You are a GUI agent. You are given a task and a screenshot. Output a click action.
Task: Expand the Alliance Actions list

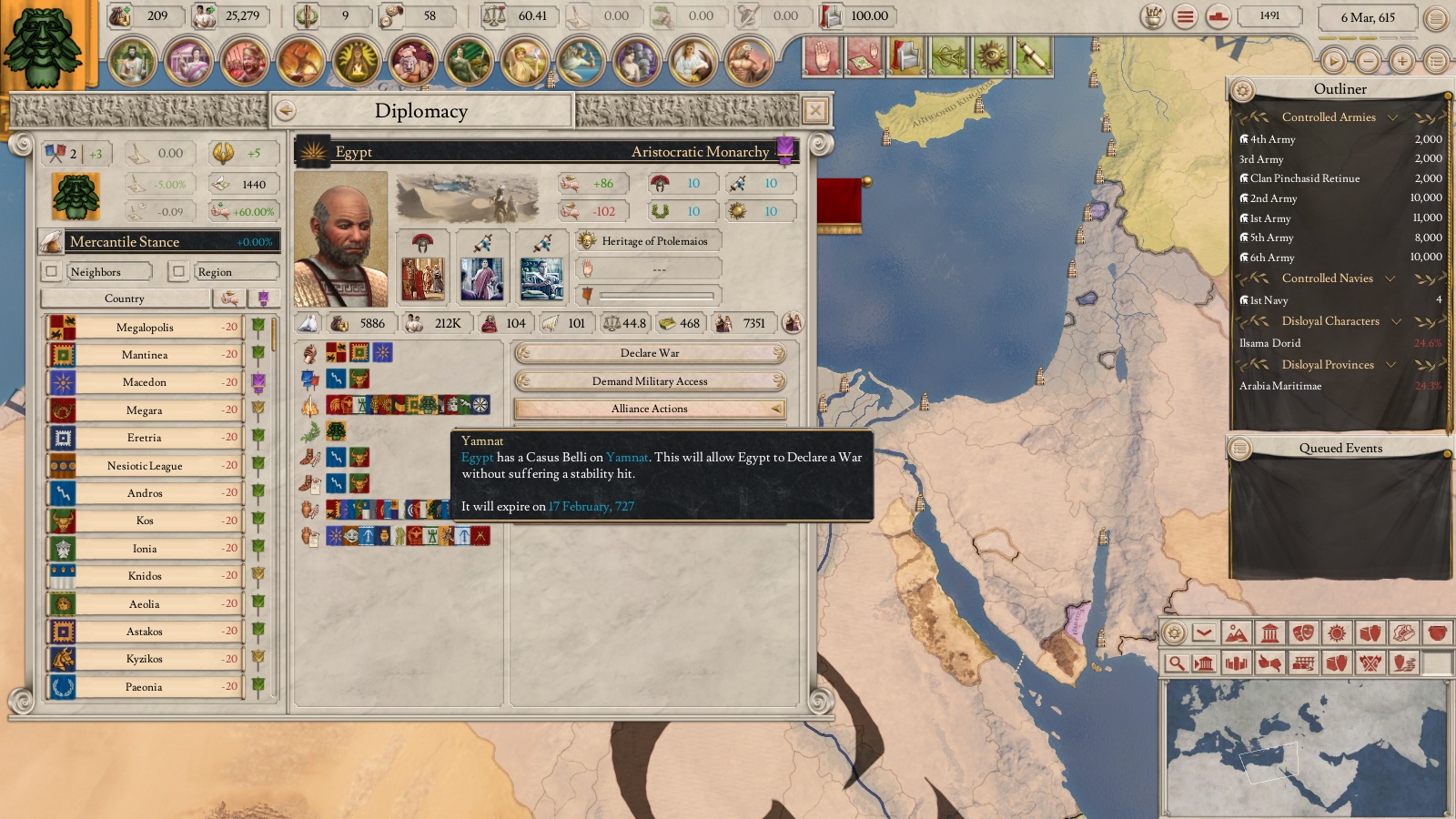(650, 409)
